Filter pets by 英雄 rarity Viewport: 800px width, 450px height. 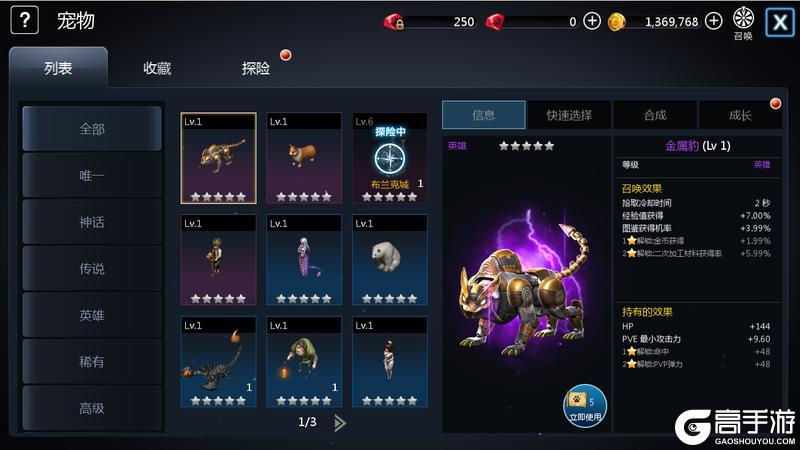[x=92, y=315]
